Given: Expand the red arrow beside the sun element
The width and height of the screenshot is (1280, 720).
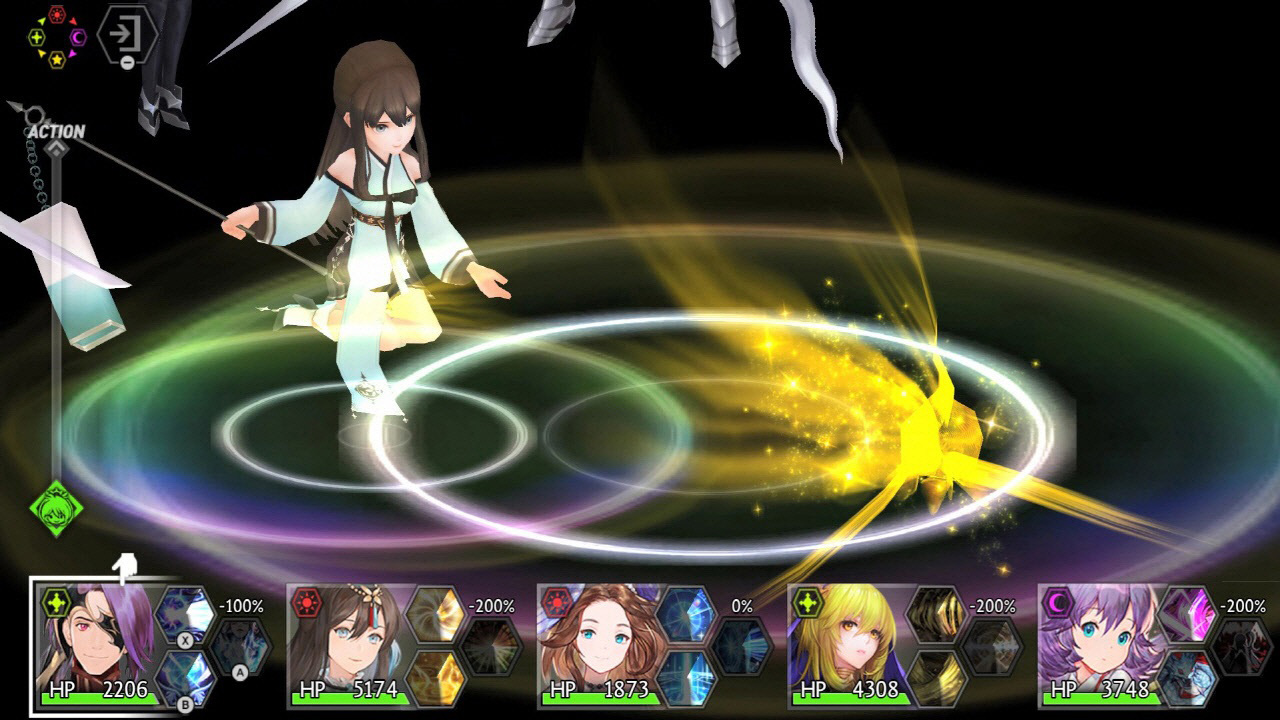Looking at the screenshot, I should pyautogui.click(x=73, y=20).
